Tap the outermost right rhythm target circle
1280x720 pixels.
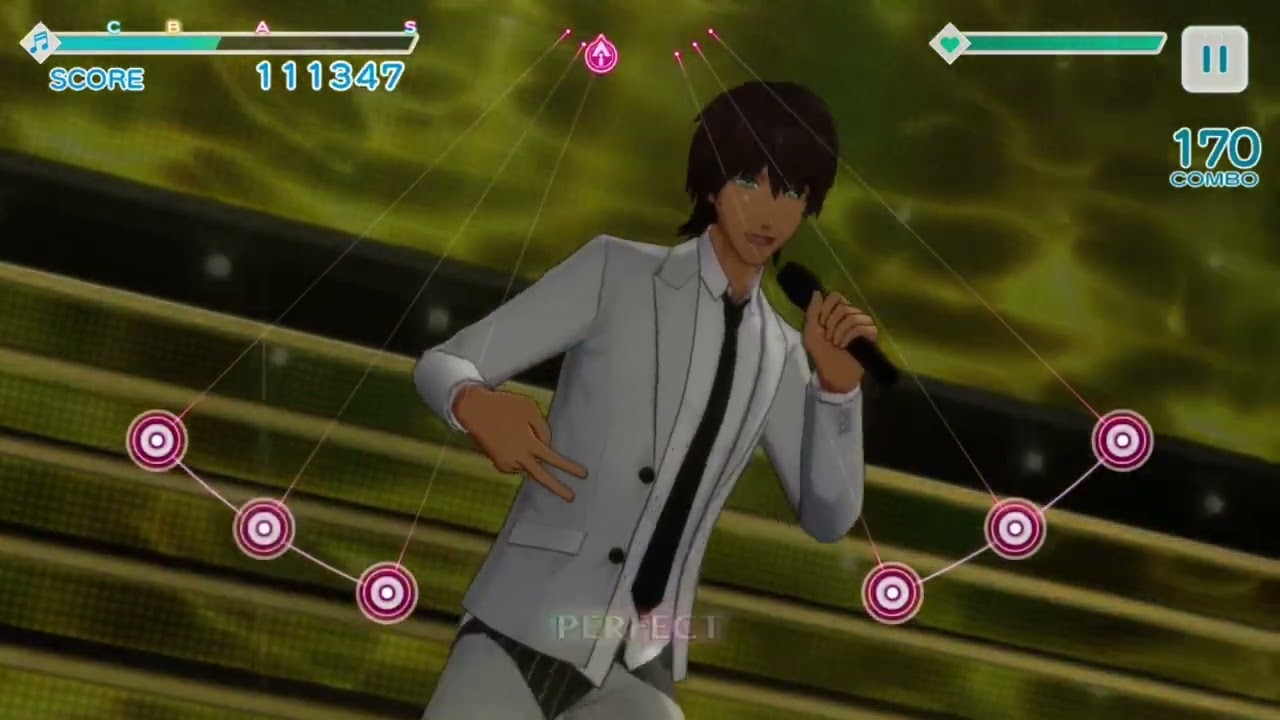pos(1122,440)
